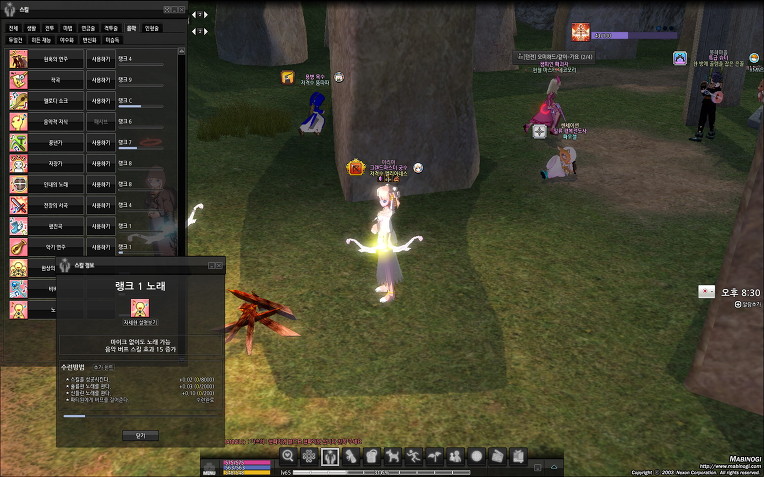Open the 음악 skill tab
This screenshot has height=477, width=764.
click(x=133, y=28)
